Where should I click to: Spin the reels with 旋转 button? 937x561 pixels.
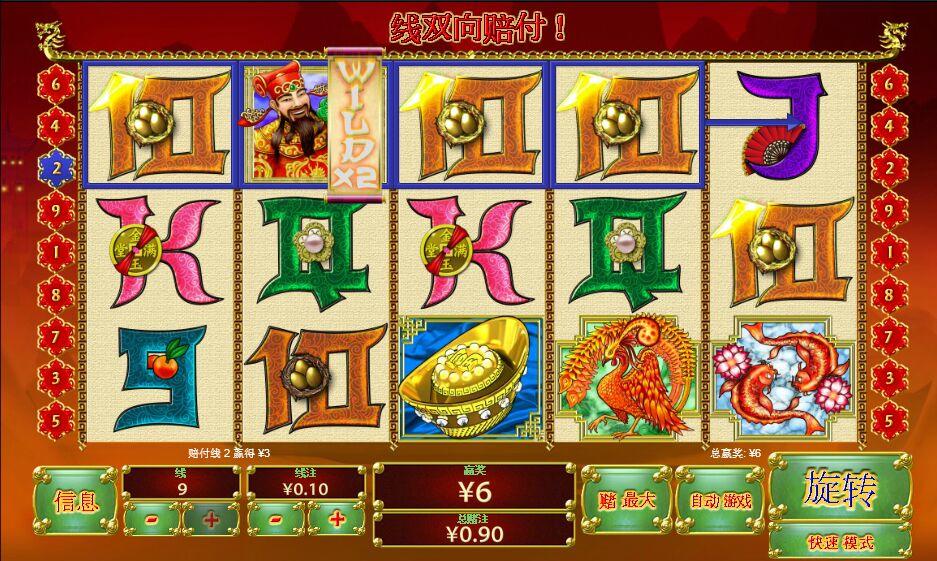coord(839,490)
